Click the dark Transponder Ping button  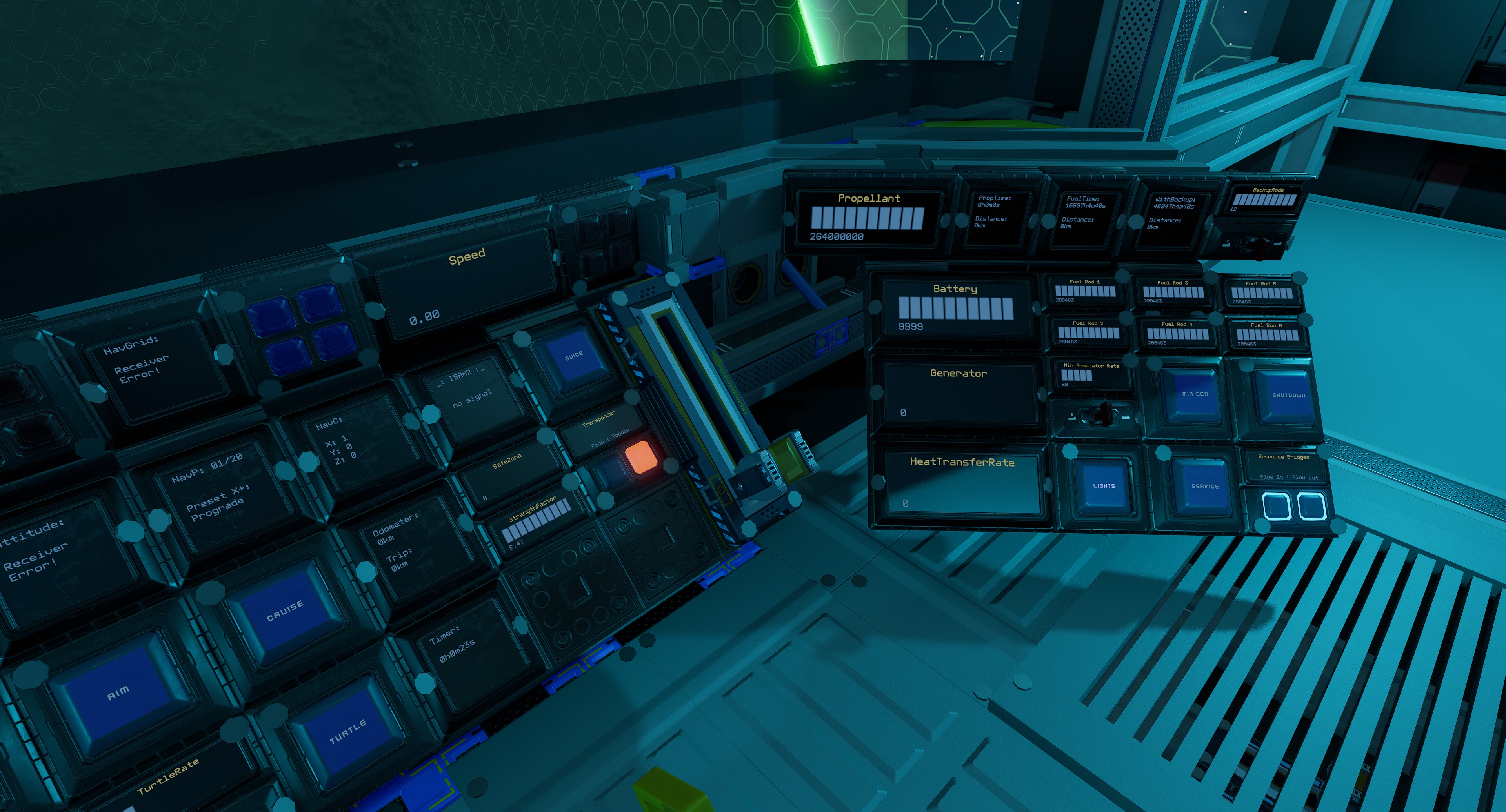(x=608, y=470)
